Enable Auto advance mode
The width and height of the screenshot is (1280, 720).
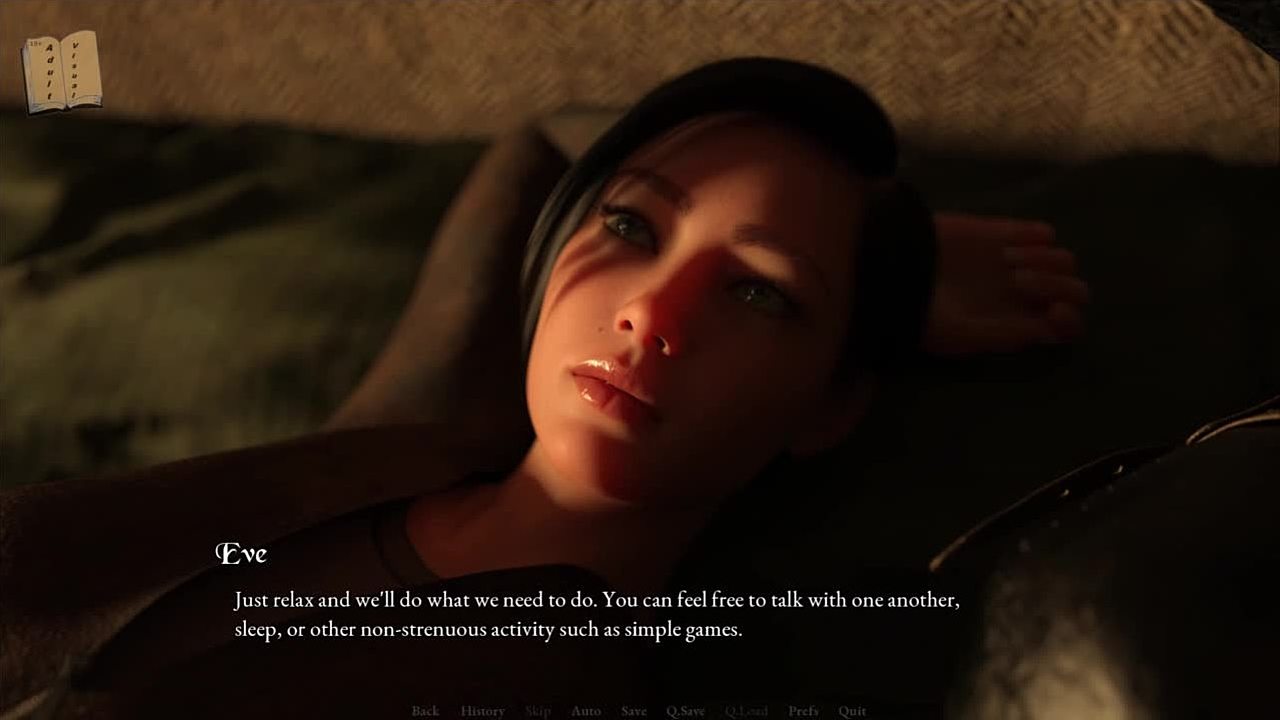586,711
